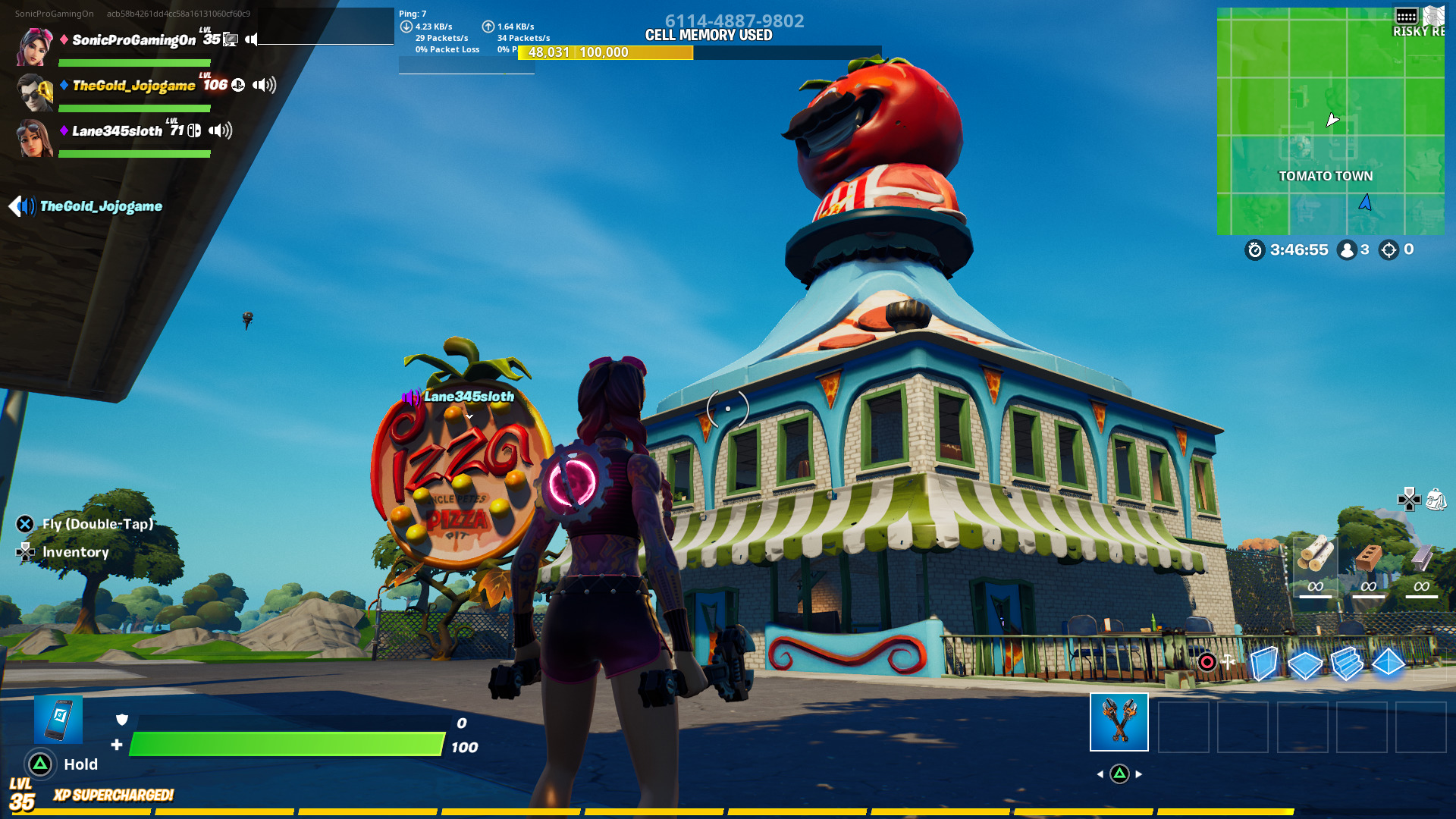Toggle SonicProGamingOn's audio indicator
Viewport: 1456px width, 819px height.
click(x=251, y=39)
